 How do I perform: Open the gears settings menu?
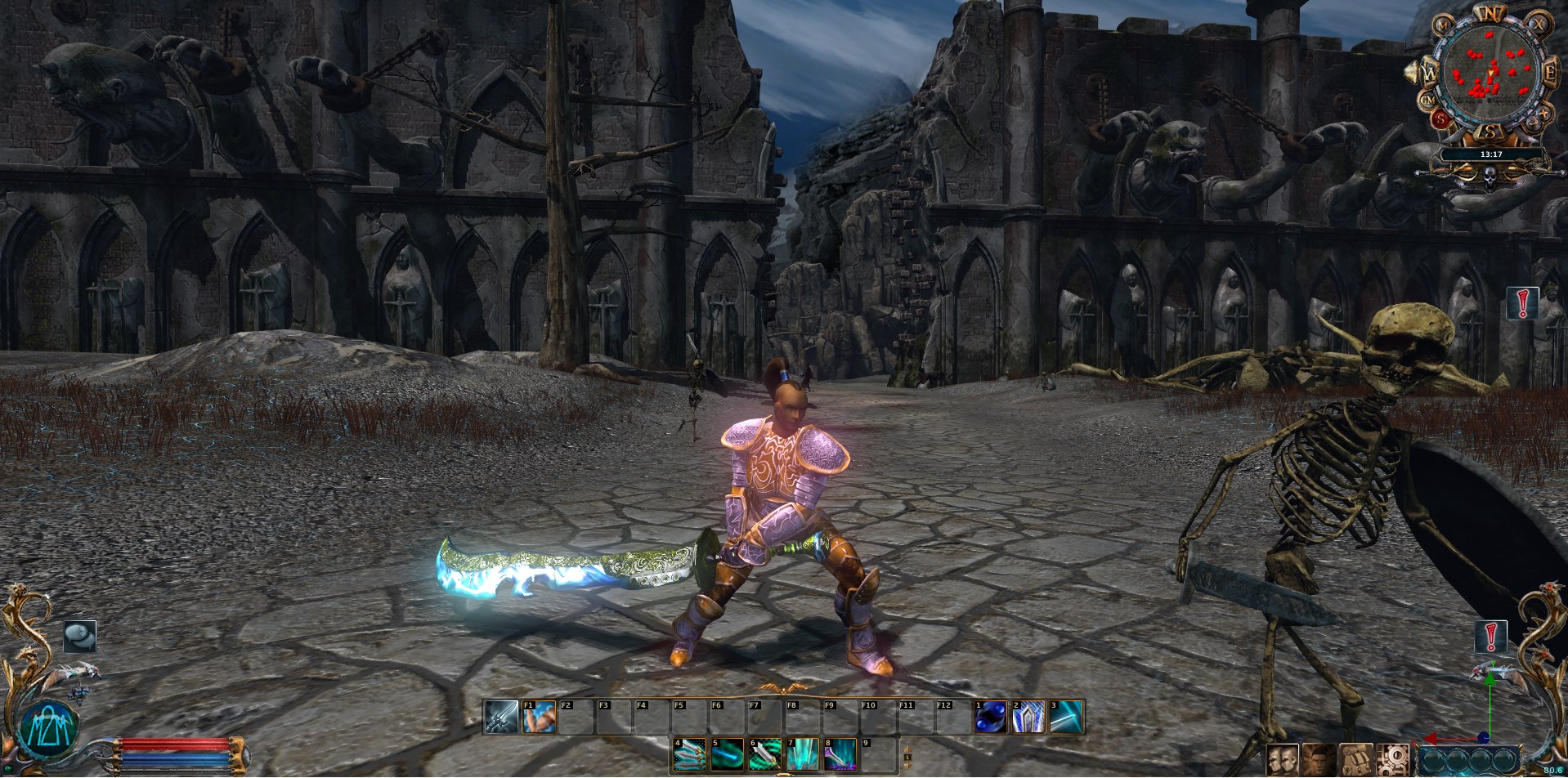(x=1391, y=759)
